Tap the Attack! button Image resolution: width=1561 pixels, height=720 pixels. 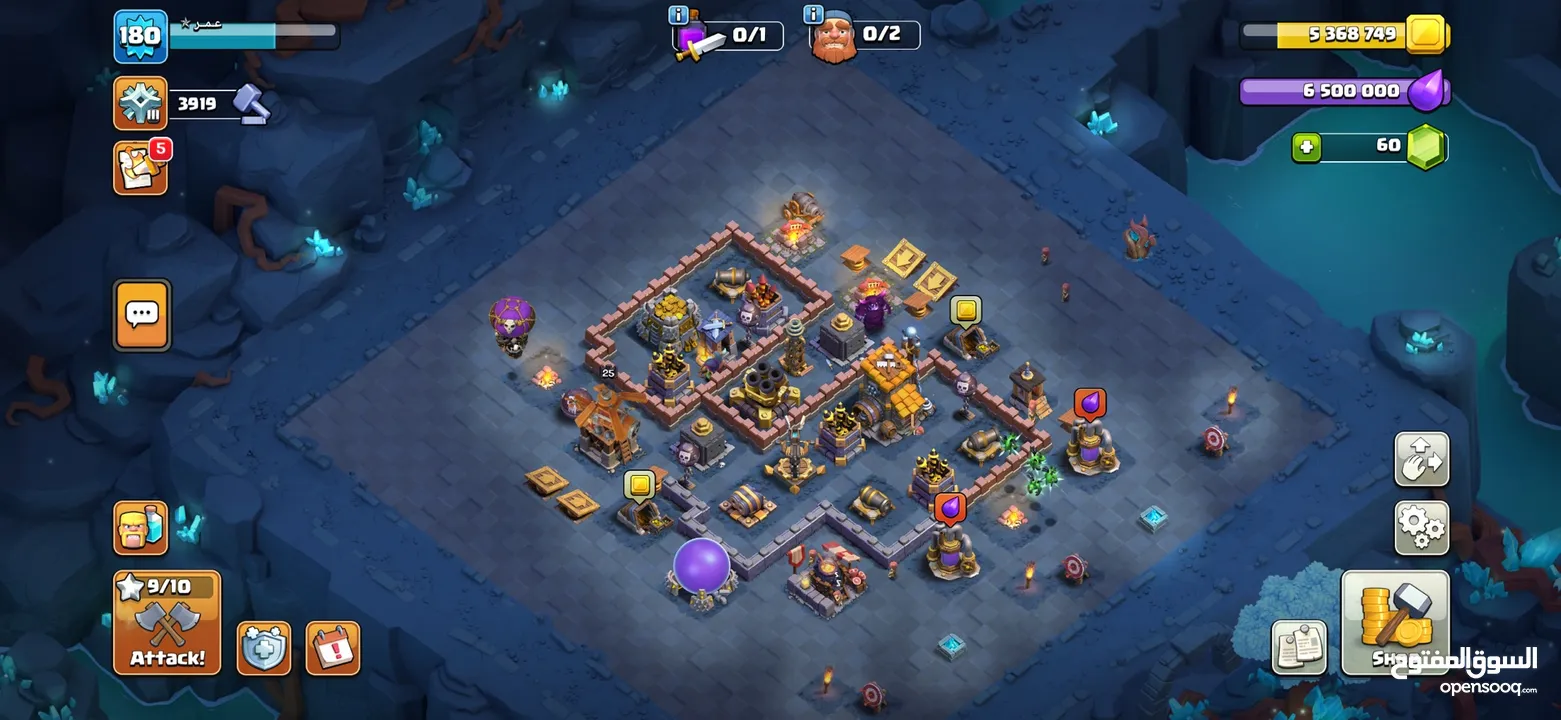tap(166, 622)
